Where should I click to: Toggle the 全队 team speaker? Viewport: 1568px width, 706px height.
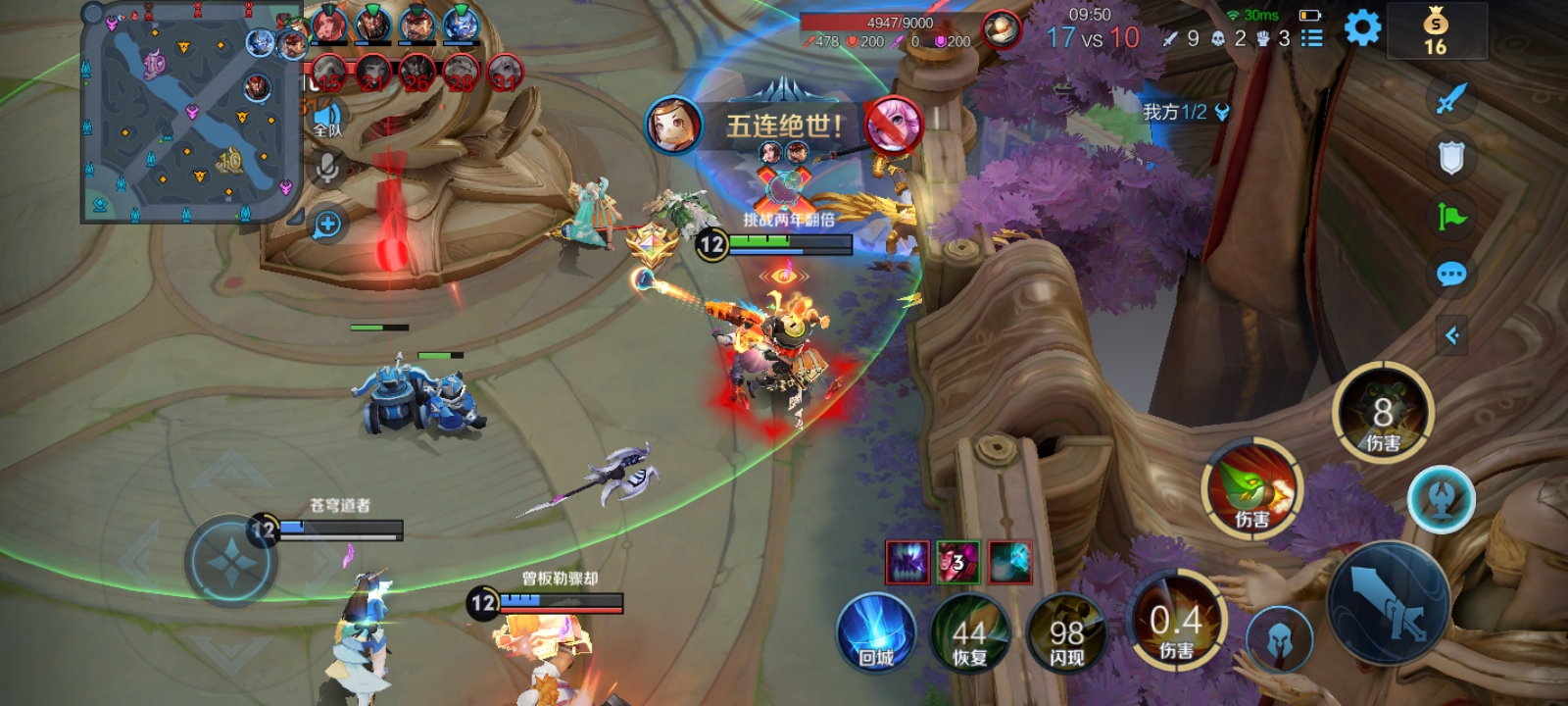[x=327, y=119]
